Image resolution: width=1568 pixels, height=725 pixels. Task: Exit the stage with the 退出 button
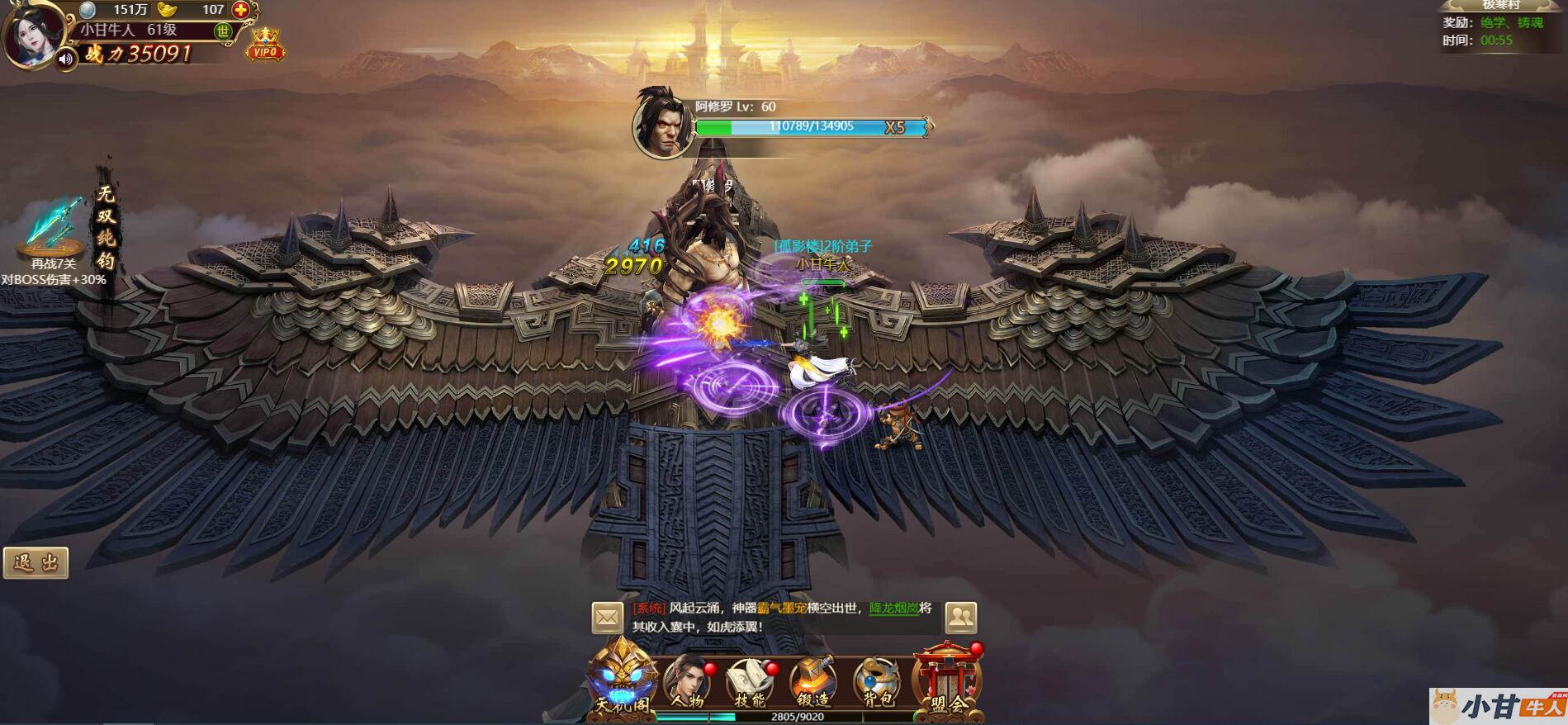click(36, 563)
